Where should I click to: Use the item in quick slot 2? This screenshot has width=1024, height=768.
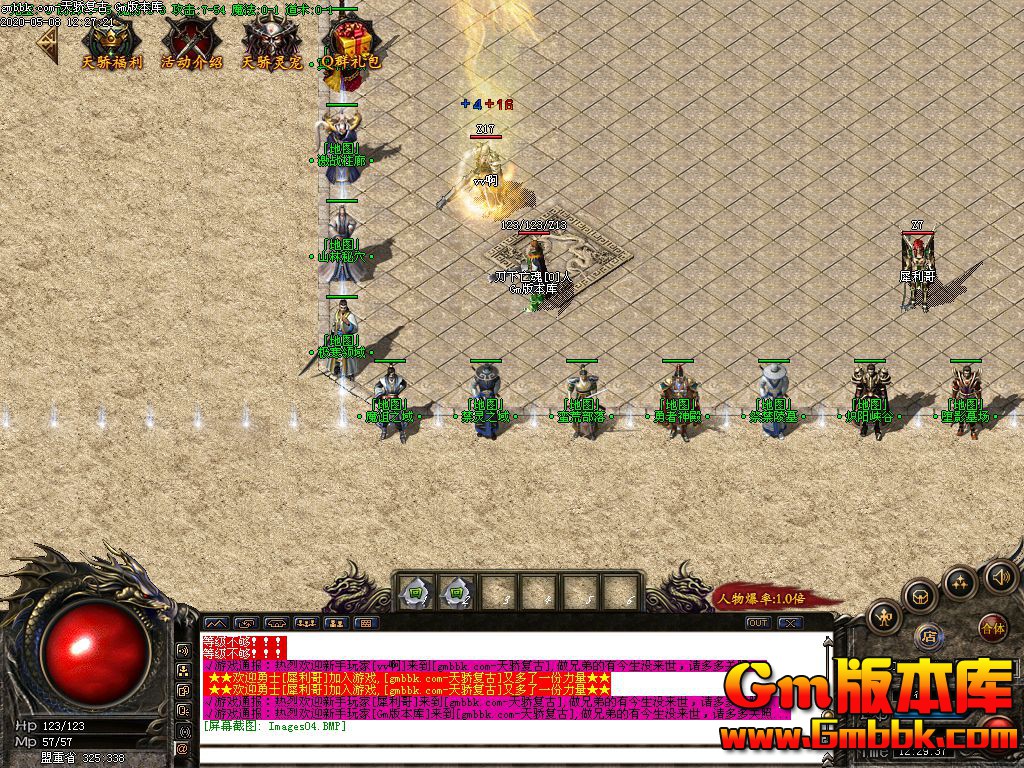(455, 593)
